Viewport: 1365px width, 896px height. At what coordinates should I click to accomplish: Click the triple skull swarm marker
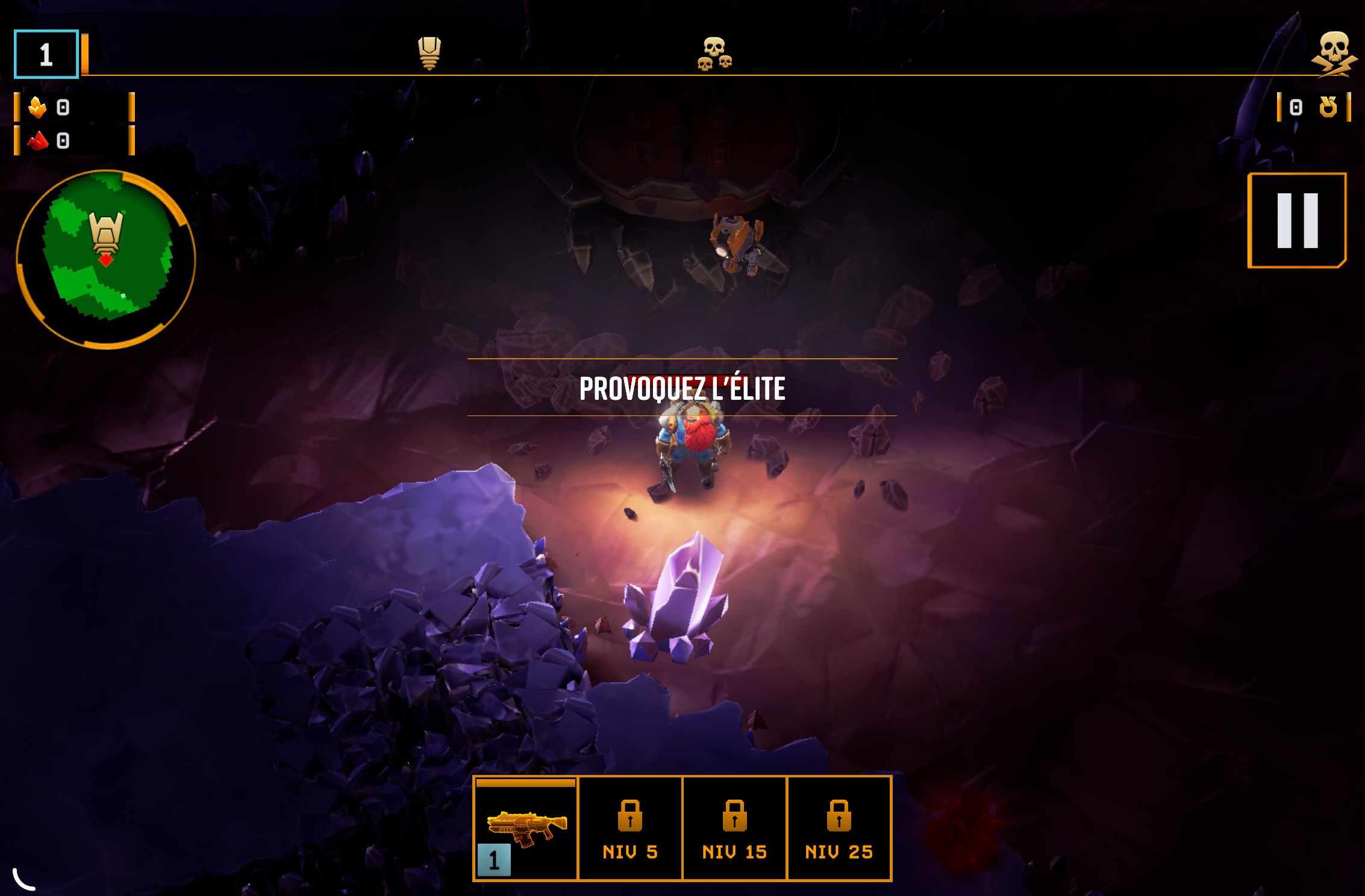click(x=714, y=54)
